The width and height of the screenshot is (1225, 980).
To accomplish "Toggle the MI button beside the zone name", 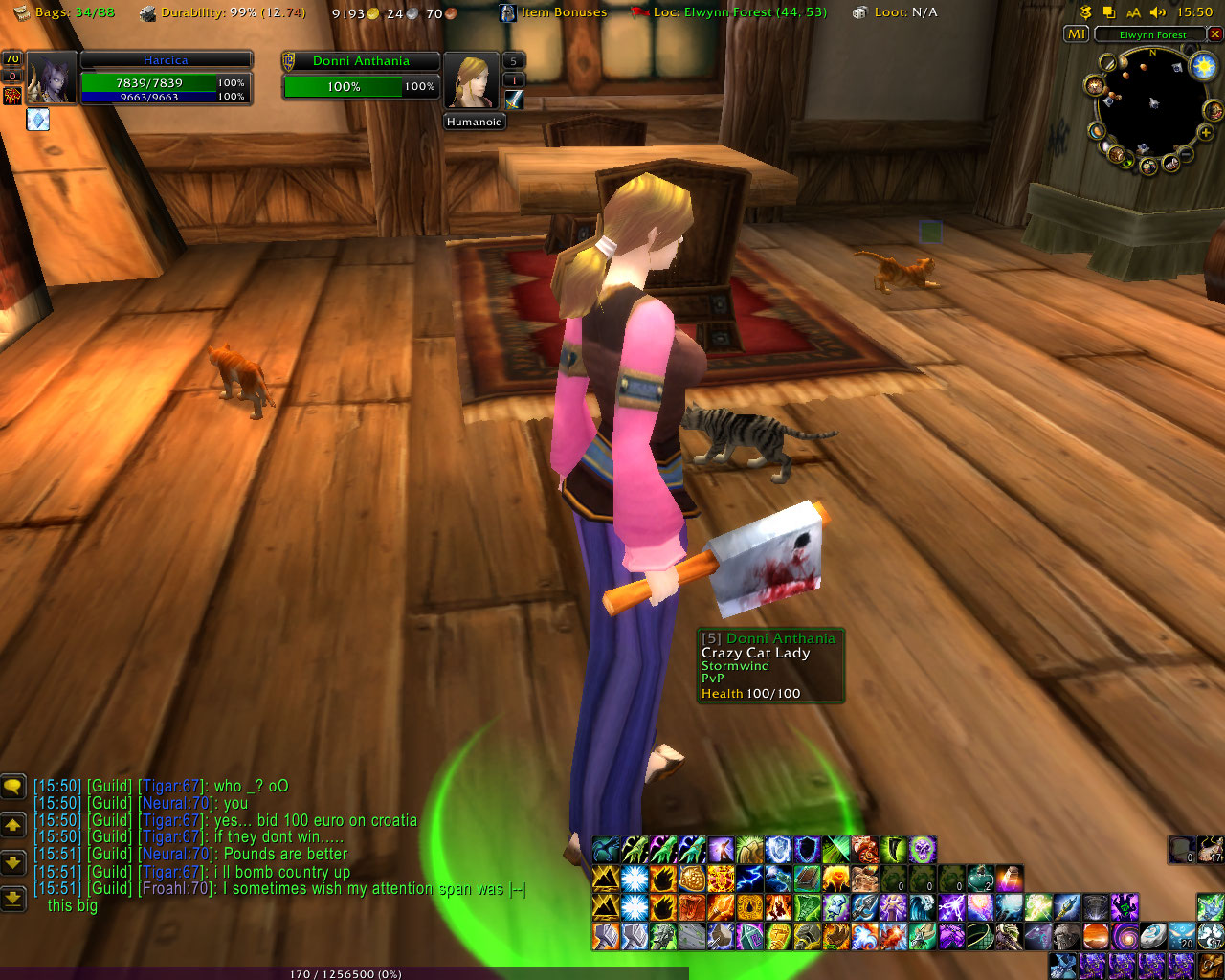I will 1077,33.
